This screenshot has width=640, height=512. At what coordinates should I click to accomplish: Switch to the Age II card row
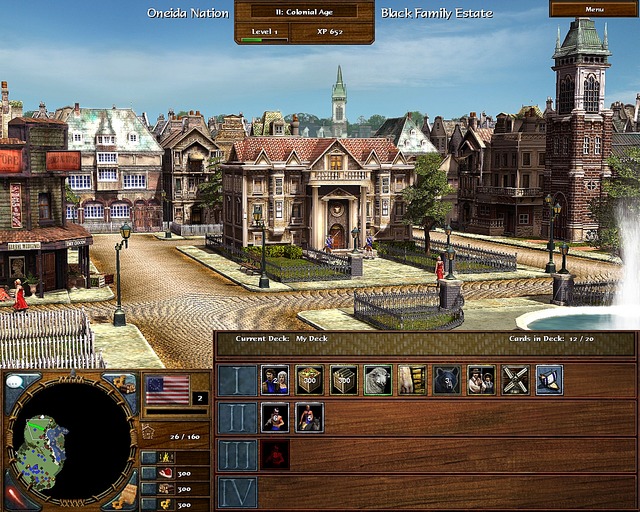click(237, 417)
